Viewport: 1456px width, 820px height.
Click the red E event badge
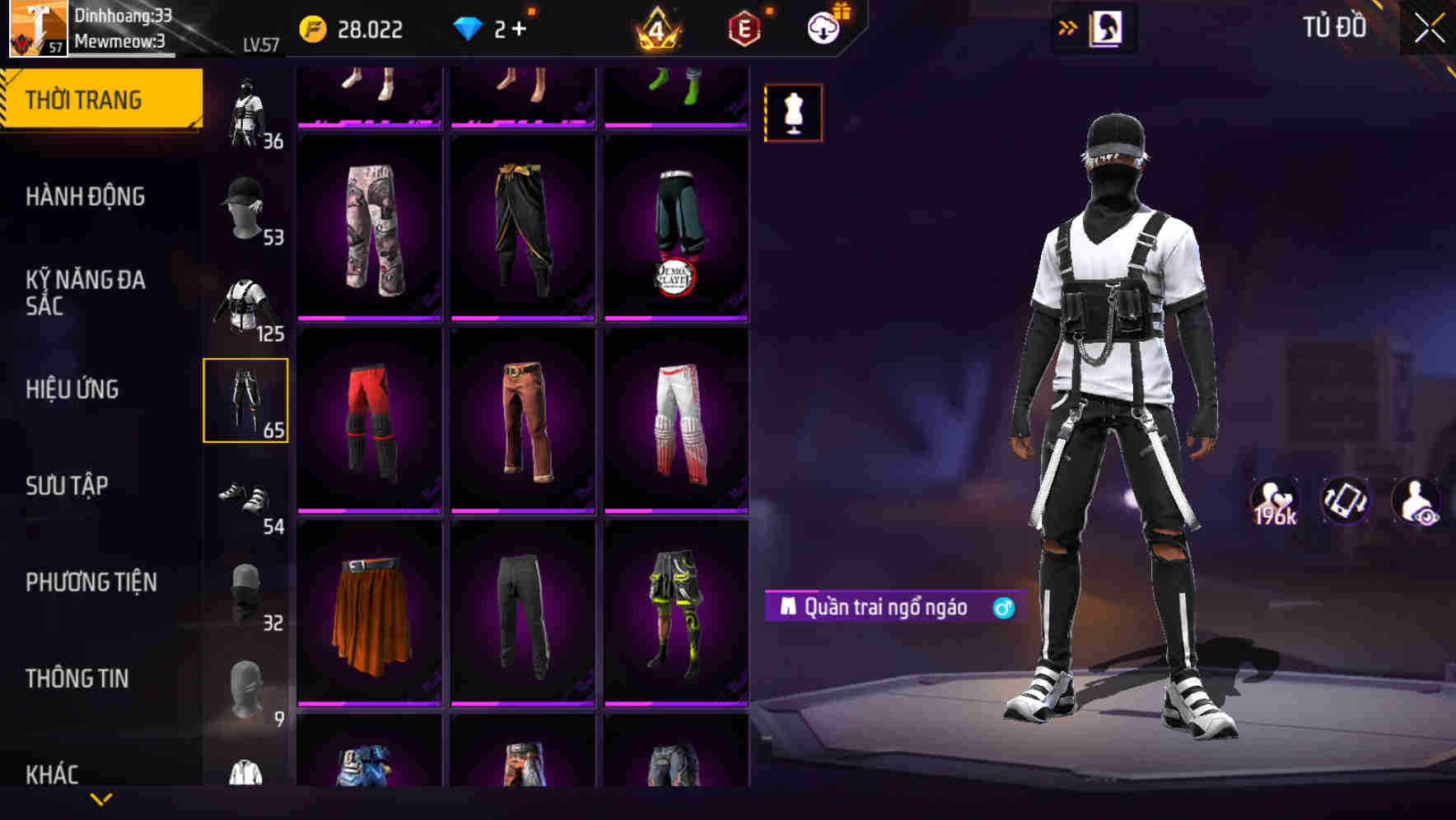click(742, 29)
